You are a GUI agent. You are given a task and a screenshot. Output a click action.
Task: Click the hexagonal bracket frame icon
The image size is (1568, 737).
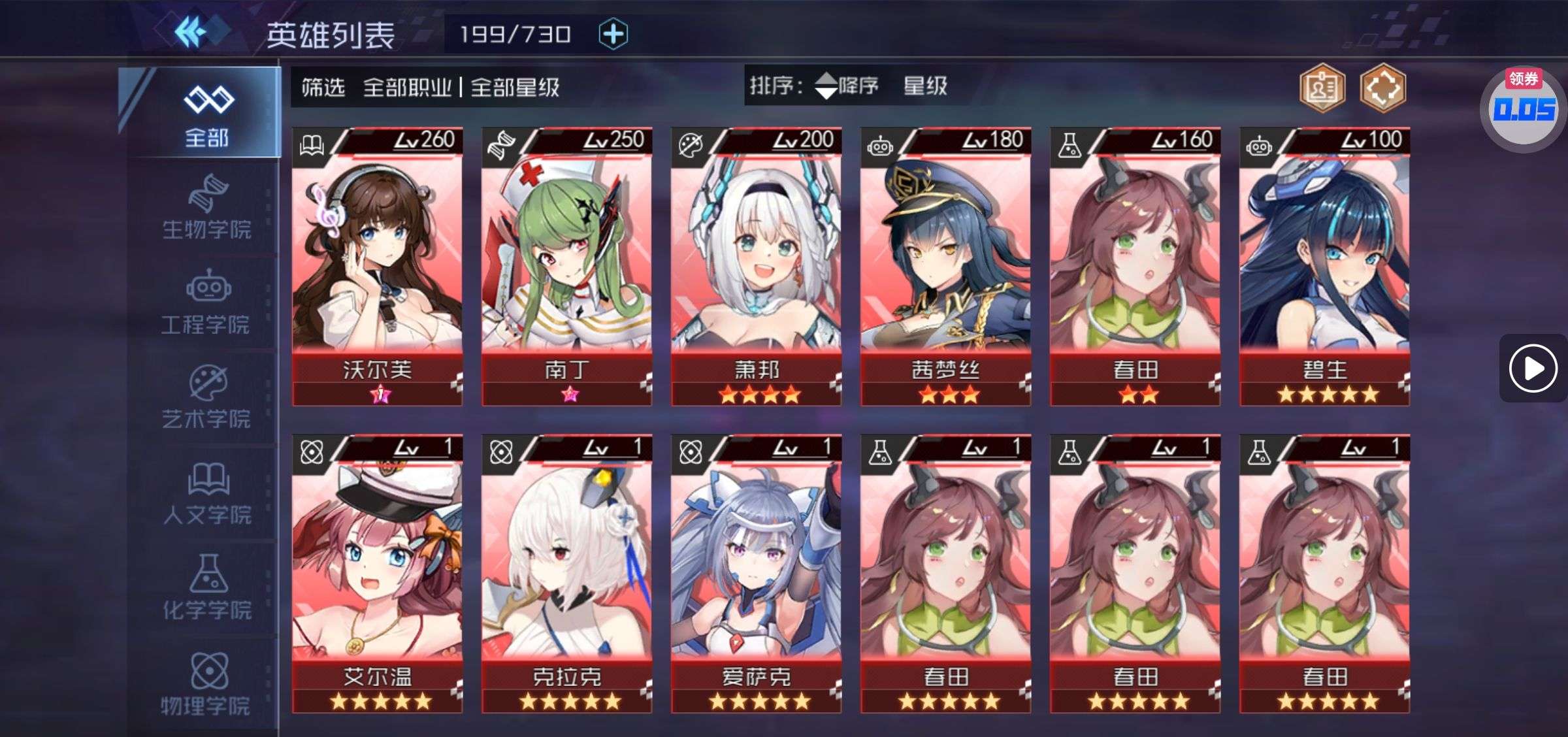coord(1382,88)
